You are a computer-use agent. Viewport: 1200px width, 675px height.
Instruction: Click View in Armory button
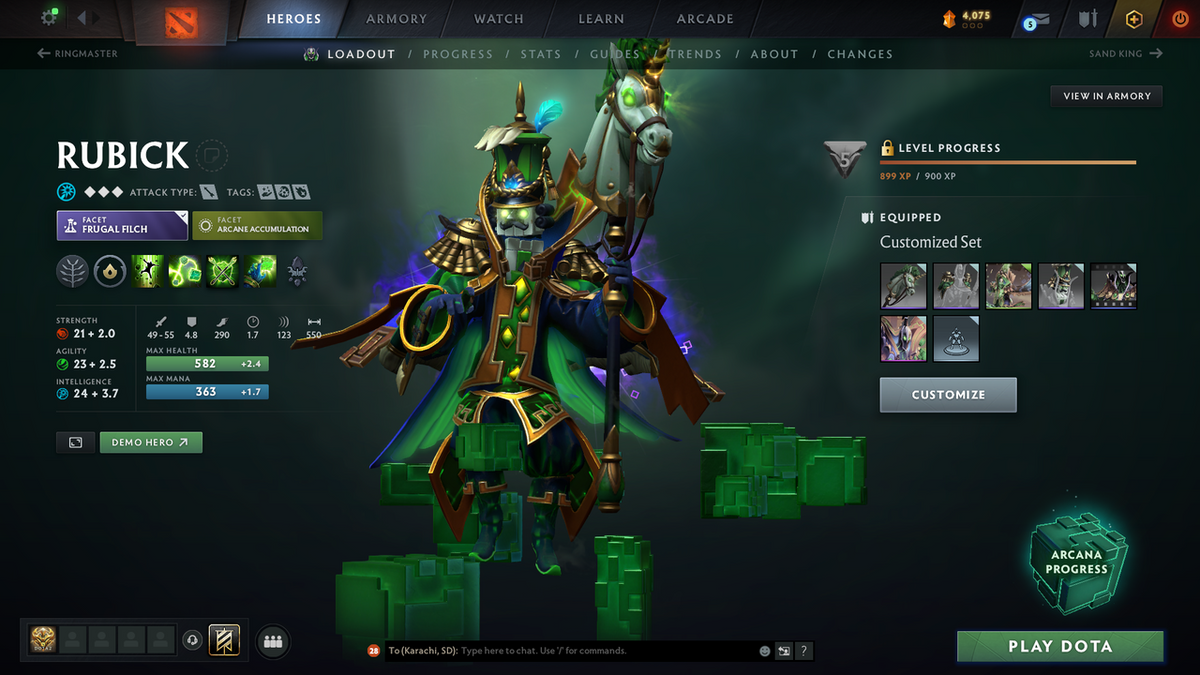(1106, 96)
